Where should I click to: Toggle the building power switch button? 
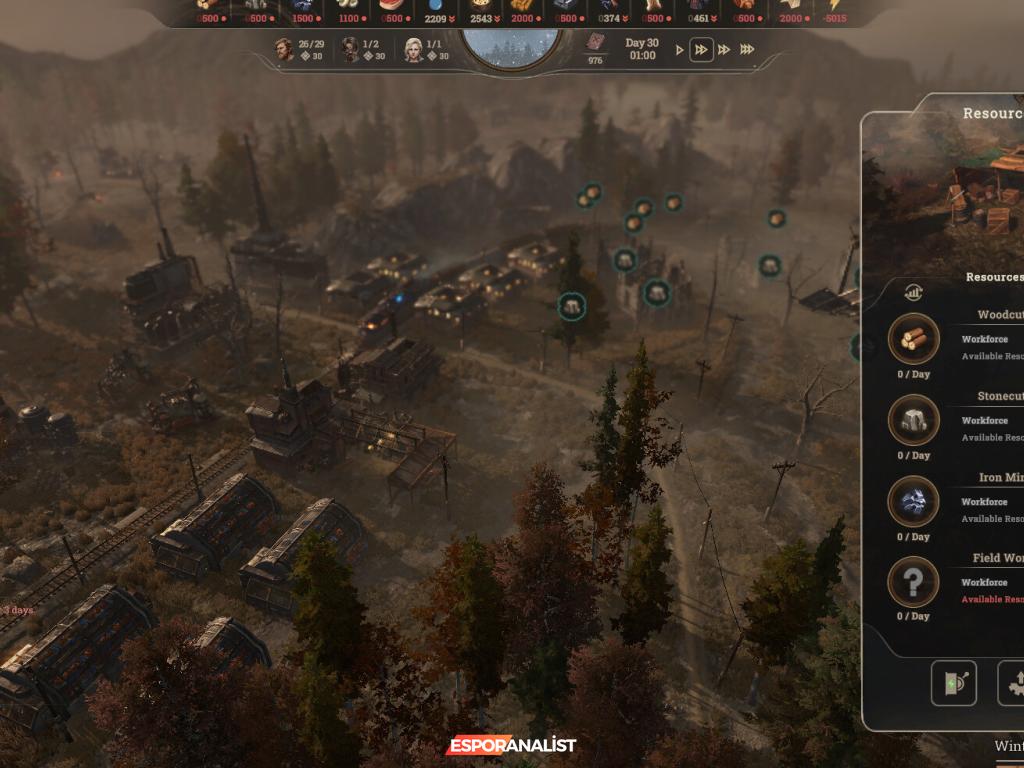(953, 683)
